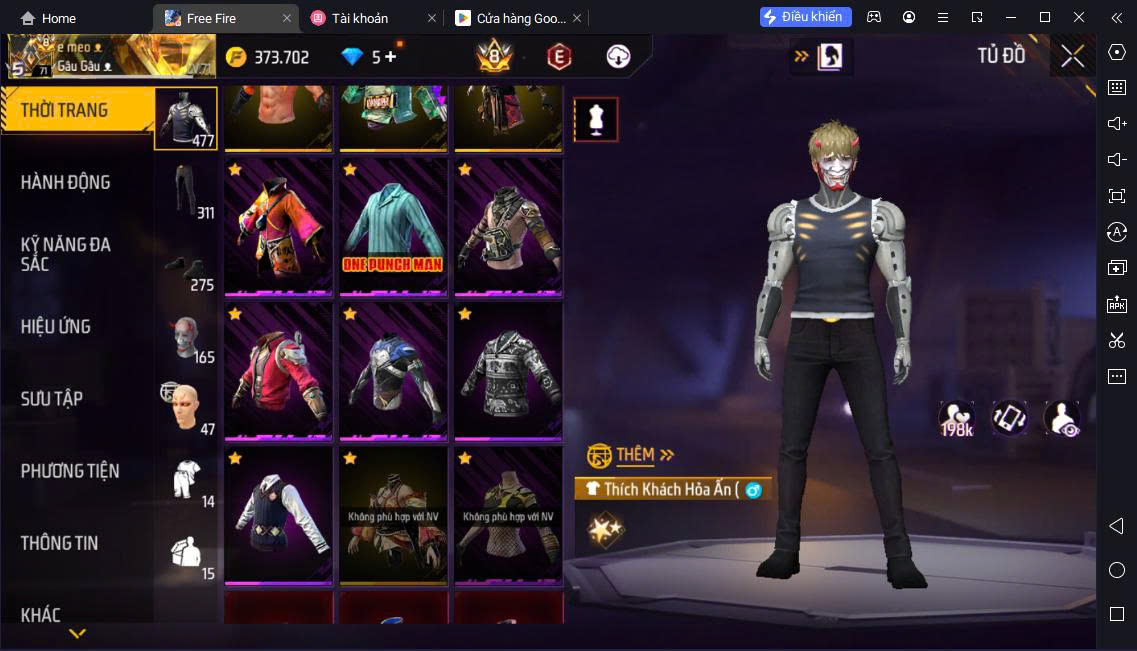Choose the Thông Tin category
The height and width of the screenshot is (651, 1137).
pos(60,543)
